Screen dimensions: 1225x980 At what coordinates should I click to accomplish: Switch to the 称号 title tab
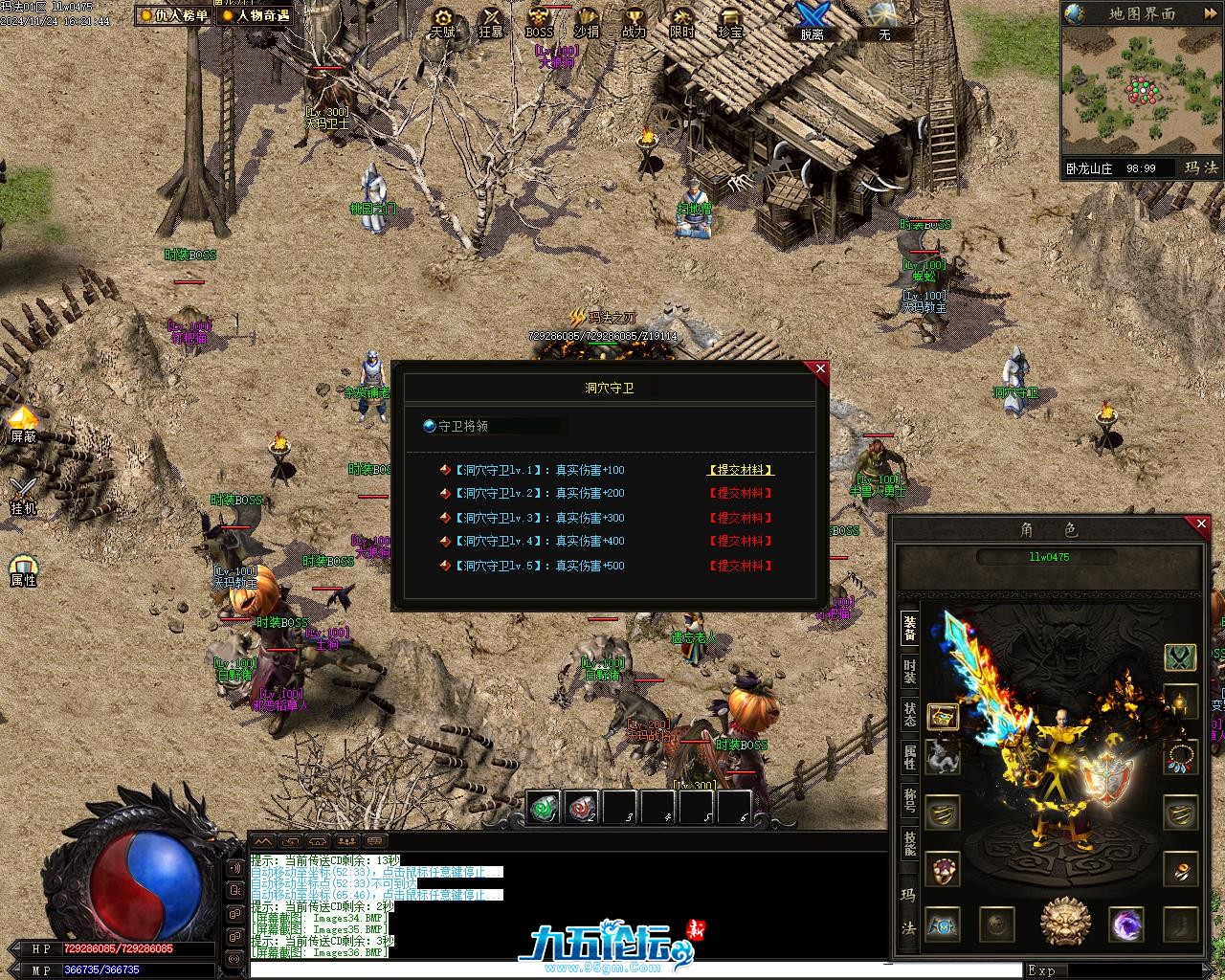point(909,800)
